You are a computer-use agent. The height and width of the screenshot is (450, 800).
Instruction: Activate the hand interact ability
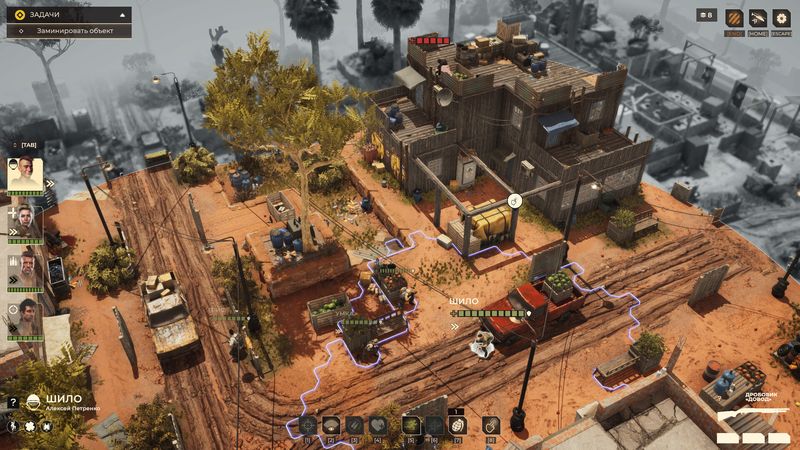click(x=490, y=426)
